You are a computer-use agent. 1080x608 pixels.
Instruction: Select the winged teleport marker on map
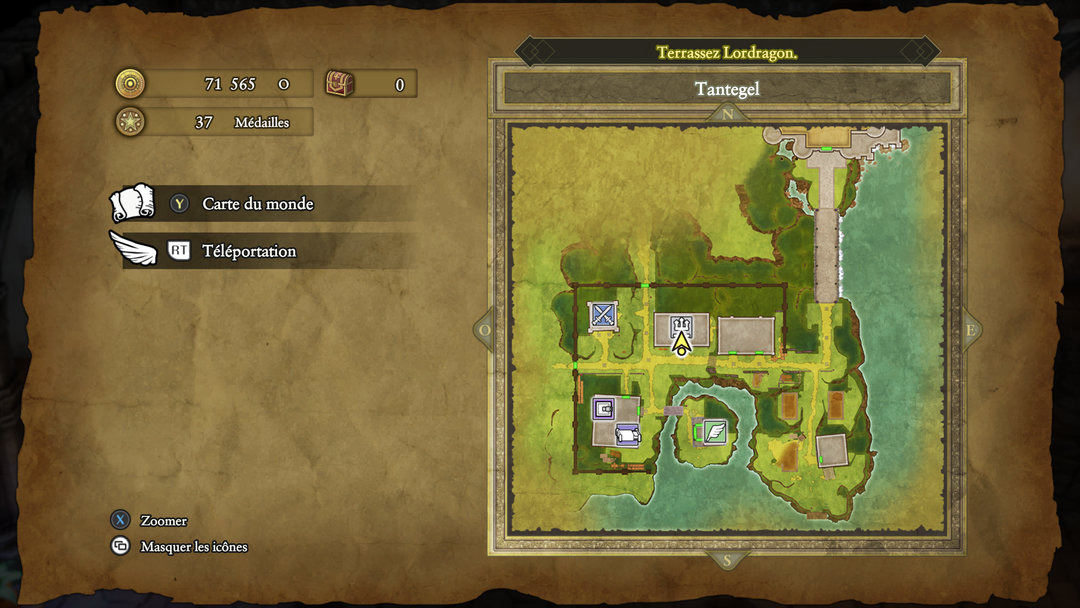[714, 432]
